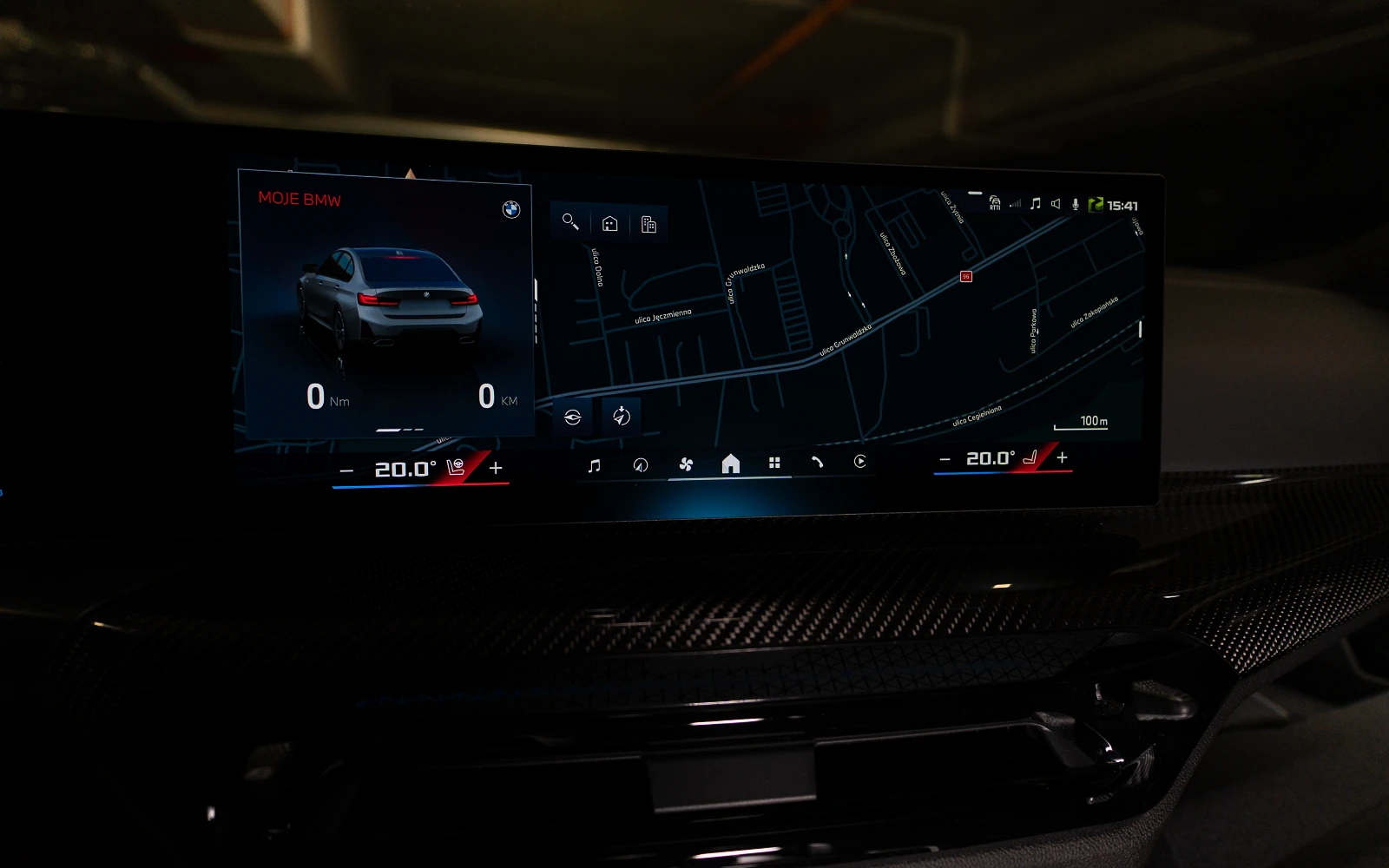Lower the driver side temperature
The image size is (1389, 868).
click(346, 471)
